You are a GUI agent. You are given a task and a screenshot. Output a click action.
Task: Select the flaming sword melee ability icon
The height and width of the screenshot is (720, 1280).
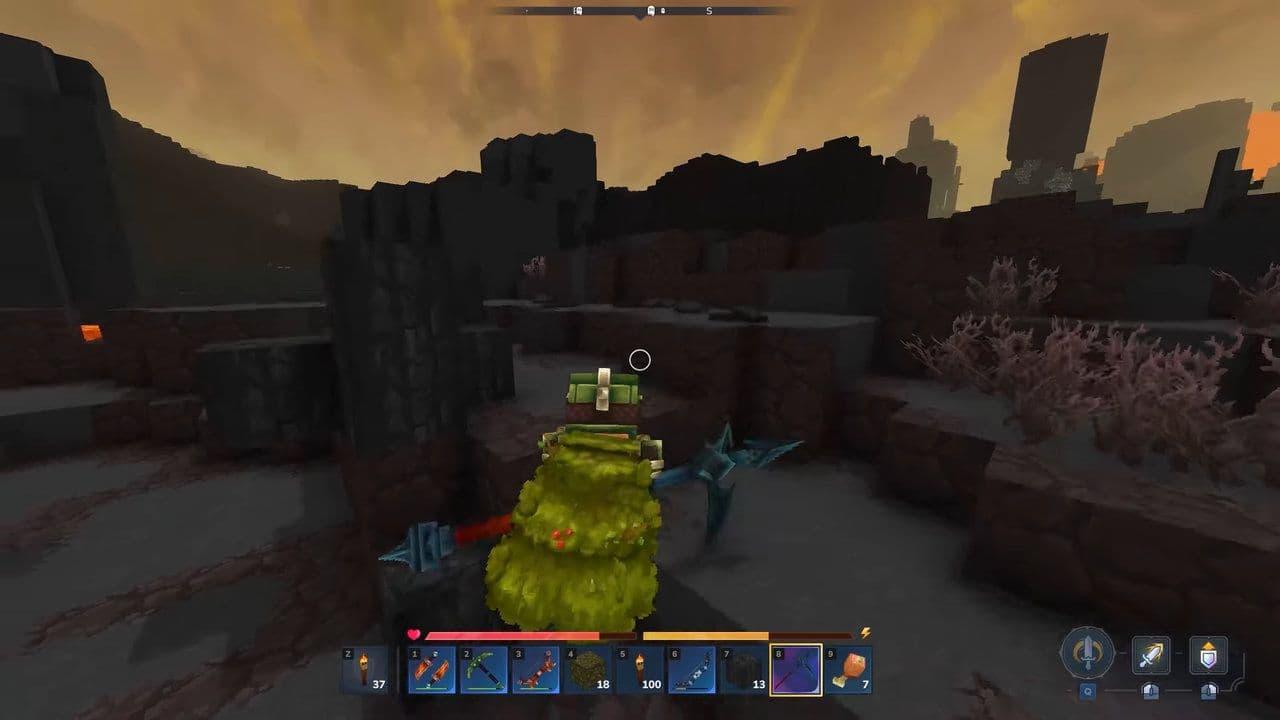(x=1152, y=654)
